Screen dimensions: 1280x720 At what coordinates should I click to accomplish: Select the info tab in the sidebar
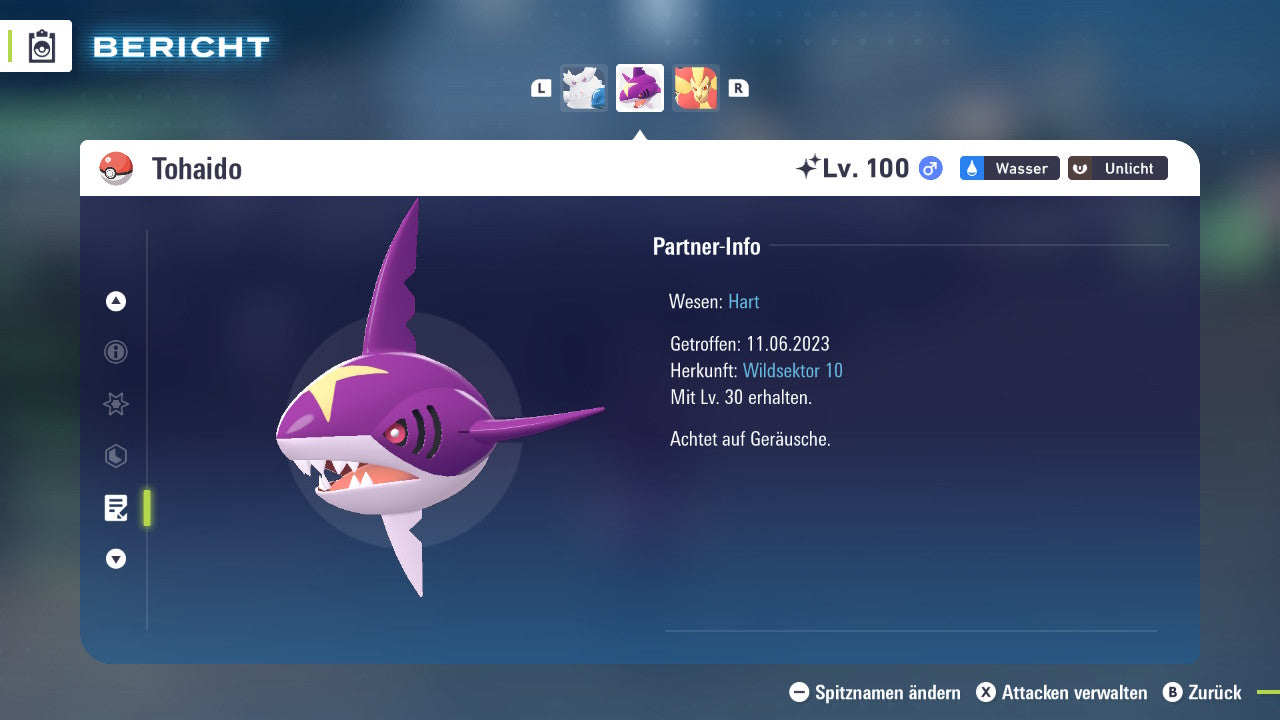115,352
